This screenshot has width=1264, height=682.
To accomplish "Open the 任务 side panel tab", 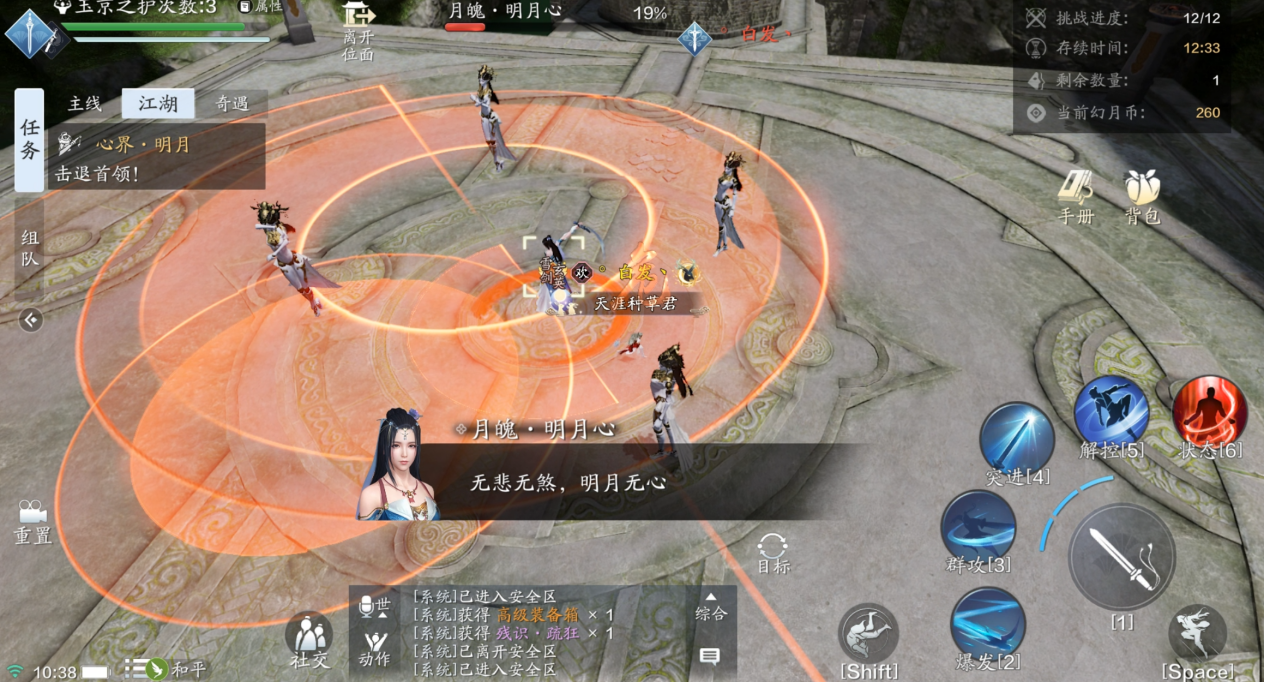I will pos(29,139).
